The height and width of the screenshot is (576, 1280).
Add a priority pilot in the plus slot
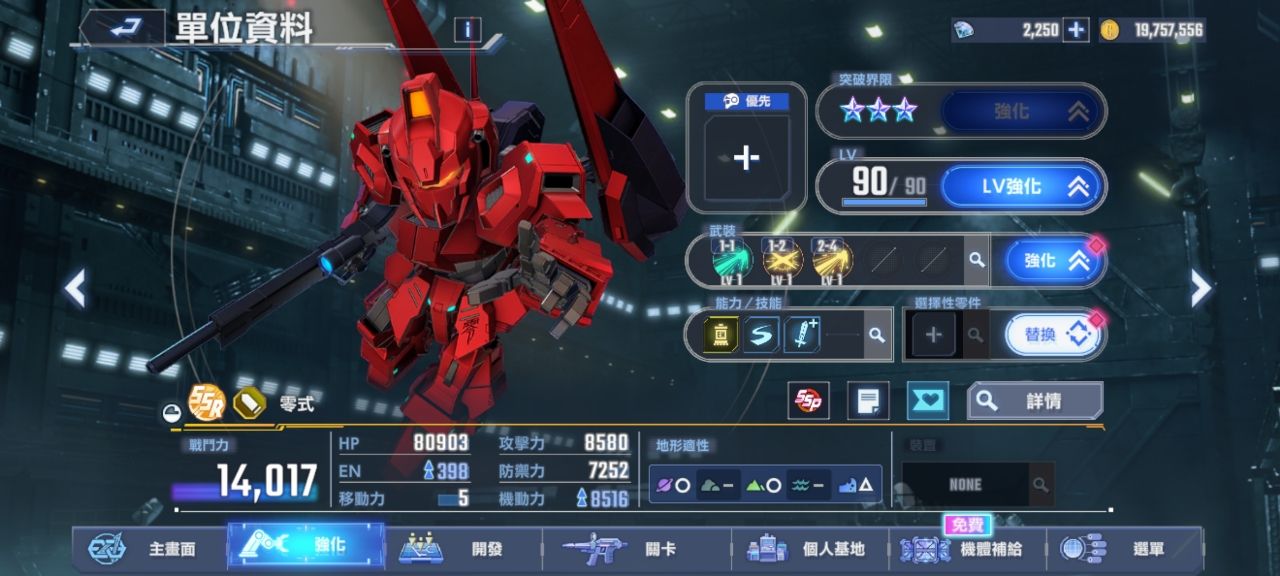point(746,158)
